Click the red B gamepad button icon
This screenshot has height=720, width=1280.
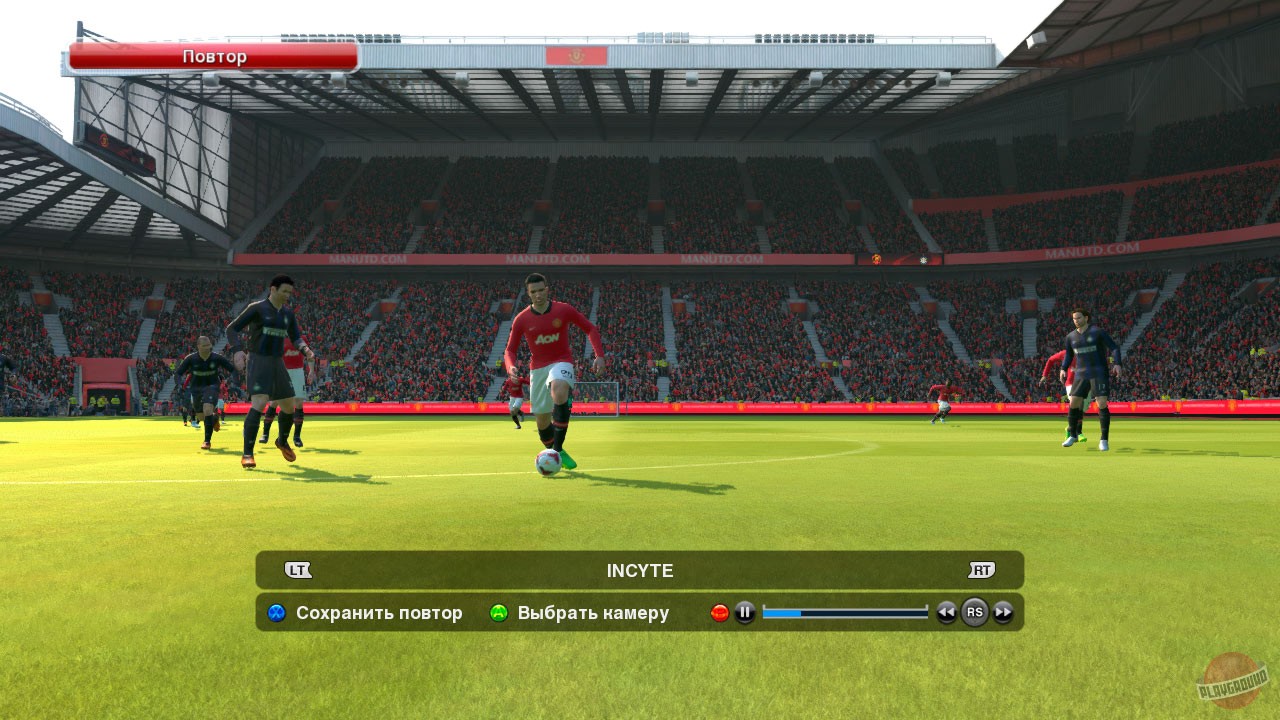[718, 611]
